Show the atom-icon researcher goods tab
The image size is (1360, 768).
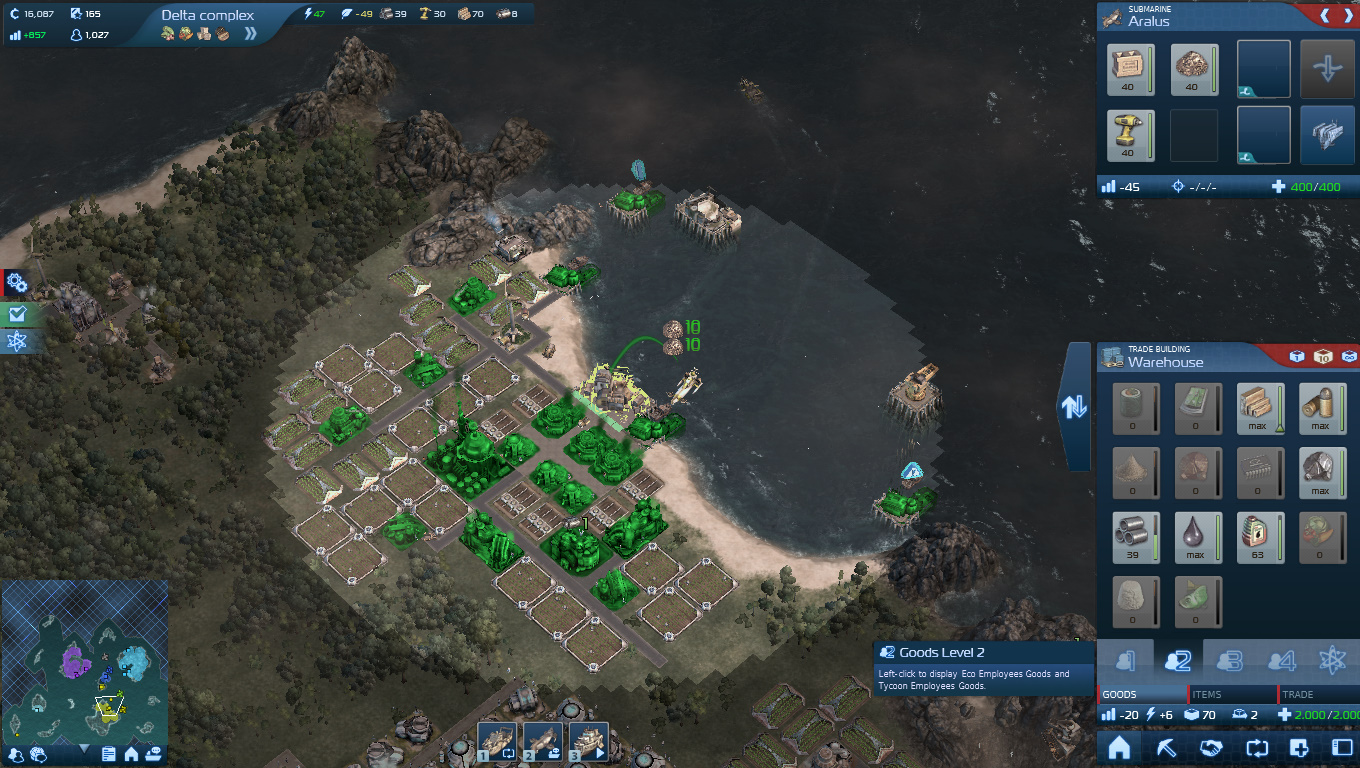[x=1332, y=661]
